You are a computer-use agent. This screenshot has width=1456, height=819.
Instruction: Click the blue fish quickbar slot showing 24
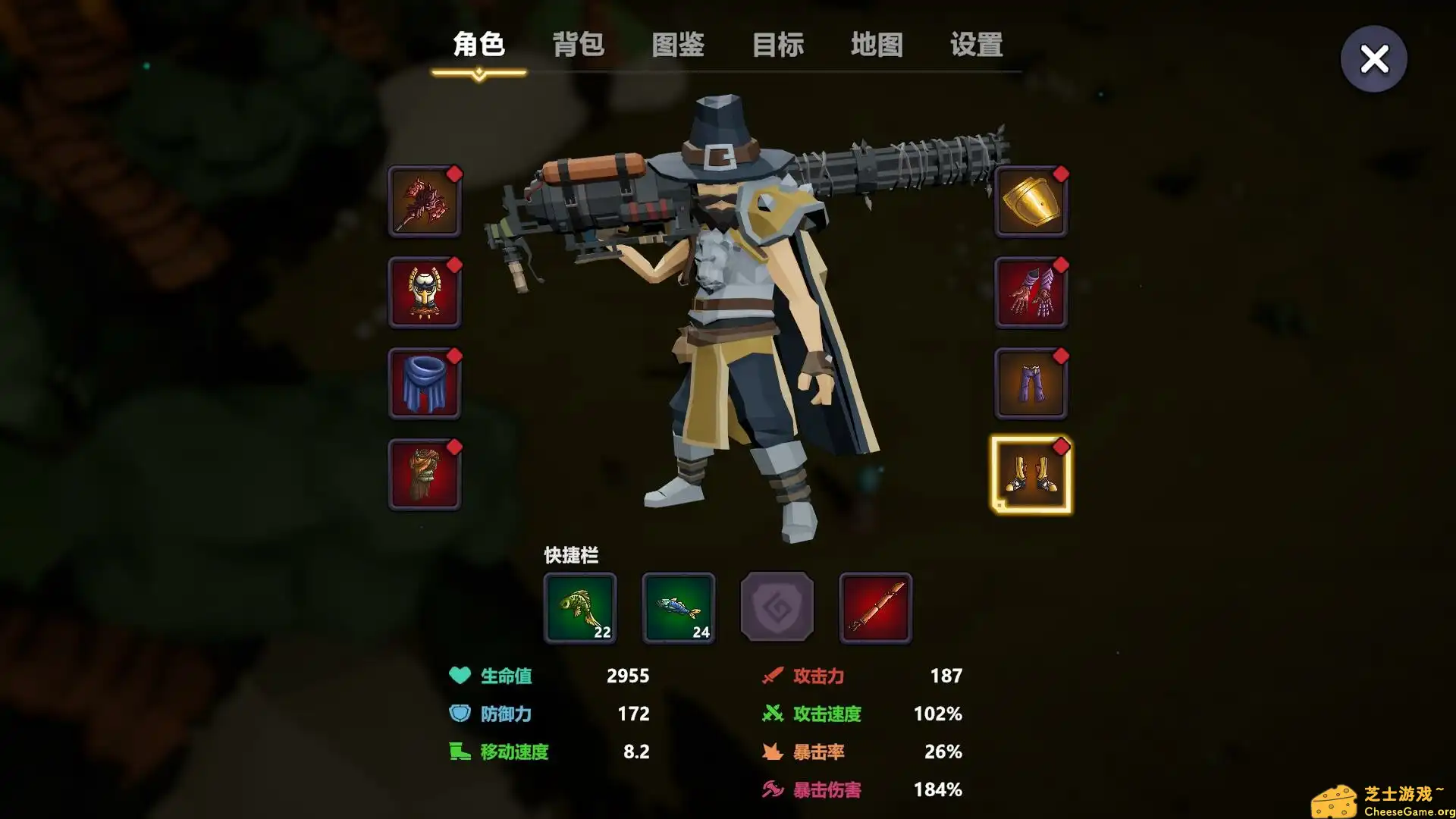coord(679,608)
